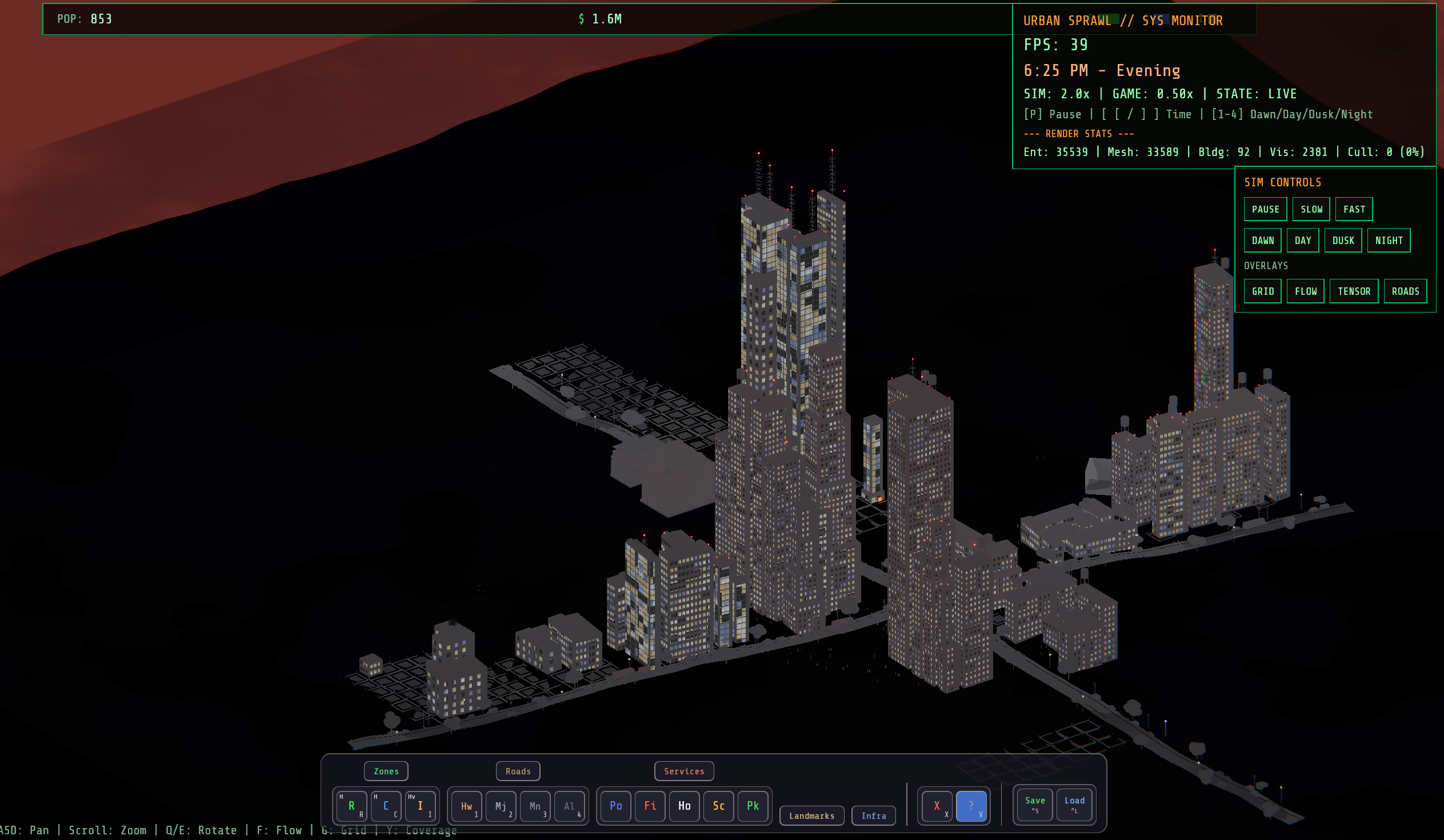The height and width of the screenshot is (840, 1444).
Task: Open the Landmarks category
Action: tap(811, 815)
